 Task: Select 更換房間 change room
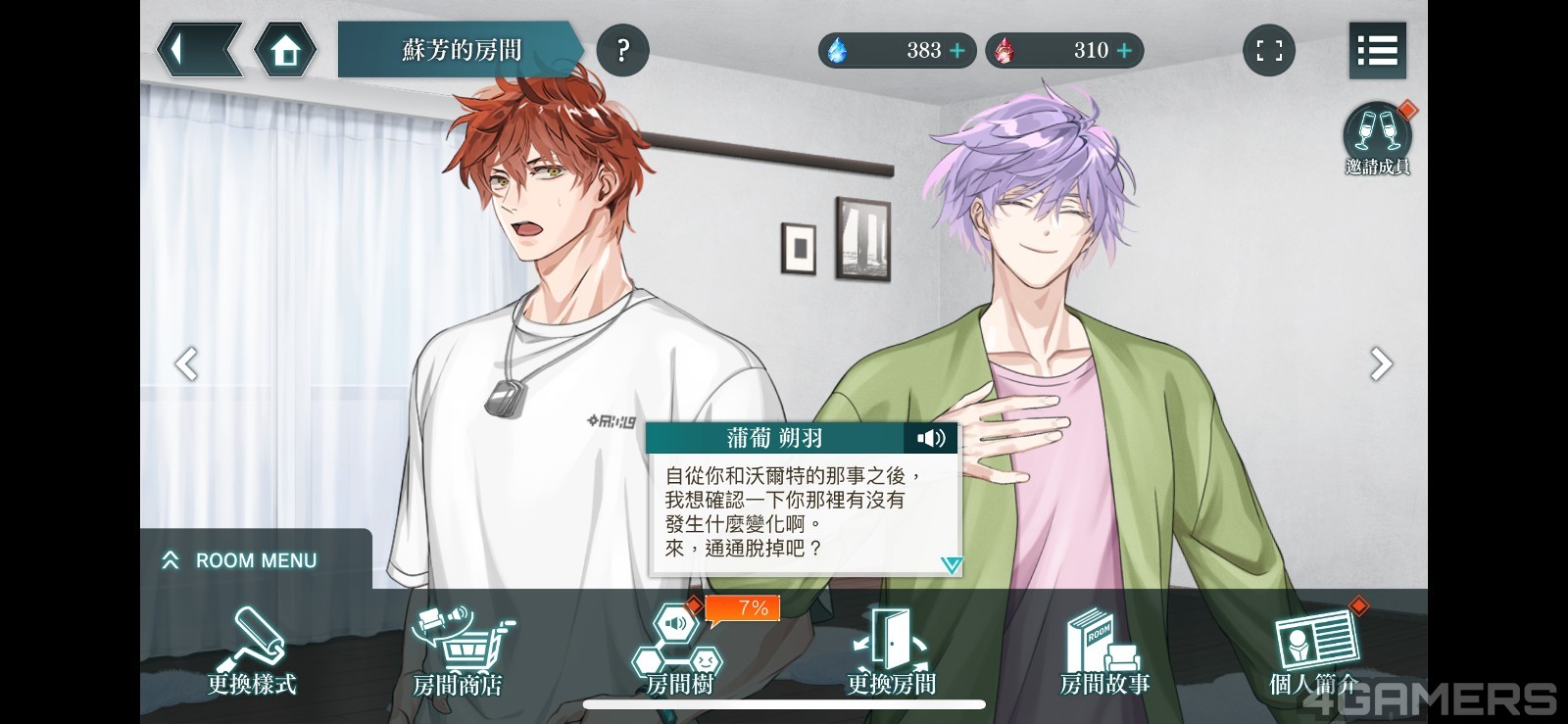click(891, 652)
